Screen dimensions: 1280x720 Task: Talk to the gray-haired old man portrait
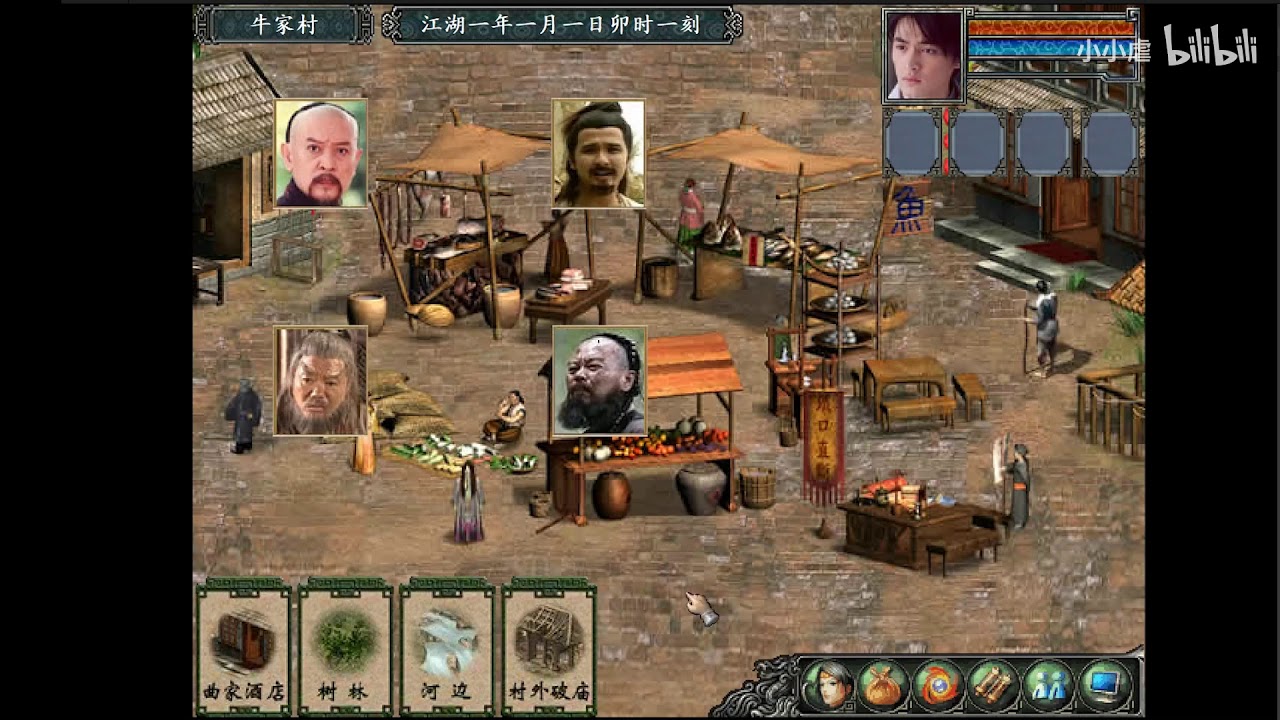click(321, 381)
